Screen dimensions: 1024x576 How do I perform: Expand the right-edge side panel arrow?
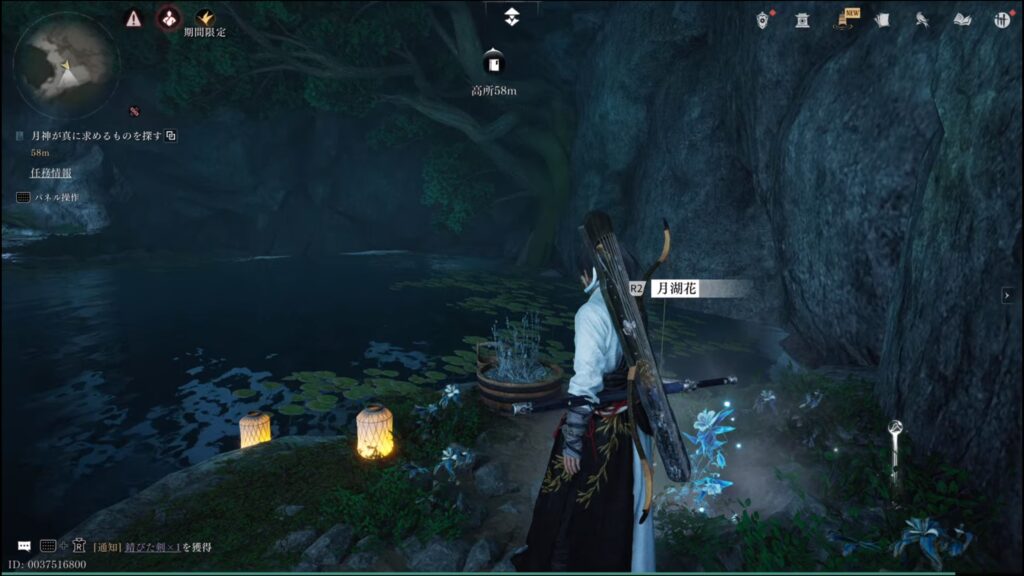1008,294
